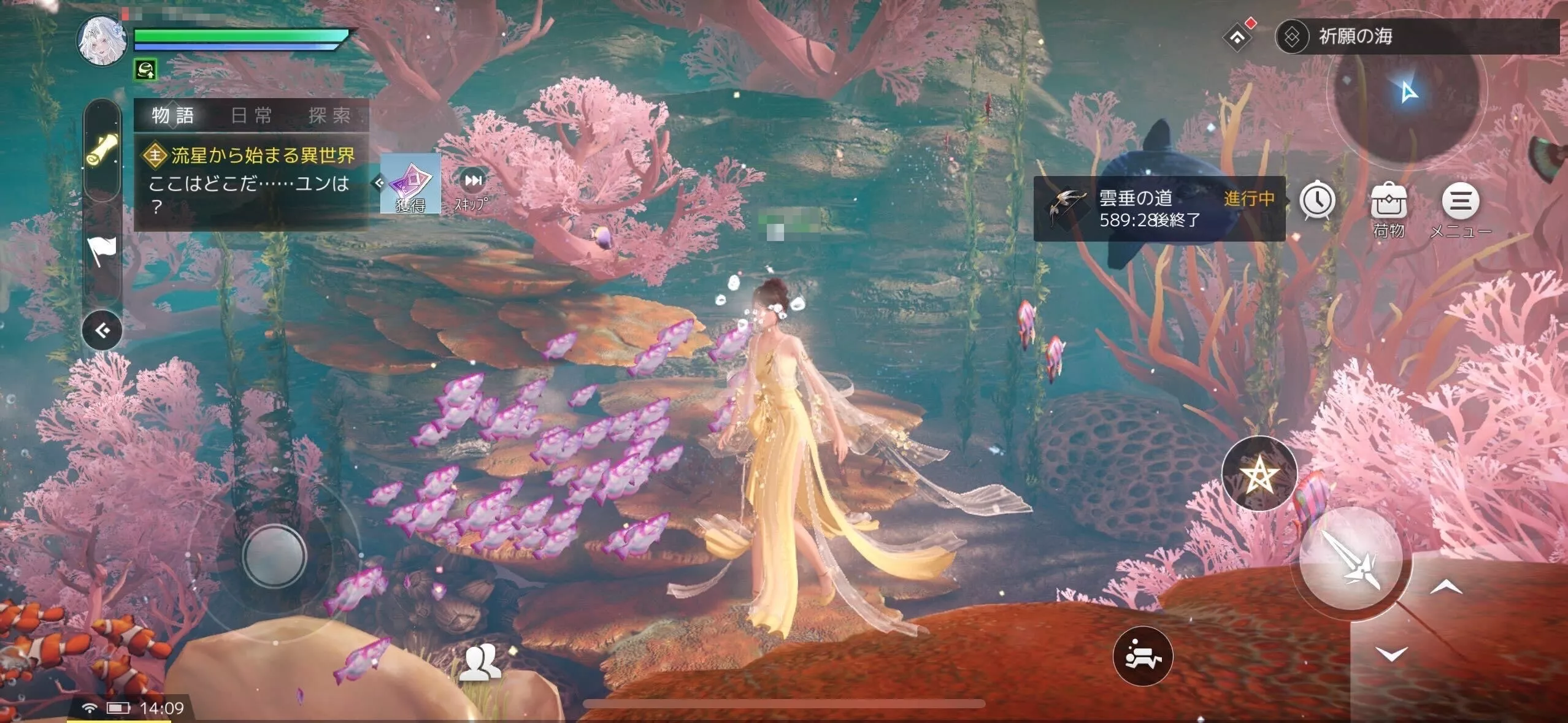Open the compass minimap
Screen dimensions: 1568x723
(x=1406, y=93)
